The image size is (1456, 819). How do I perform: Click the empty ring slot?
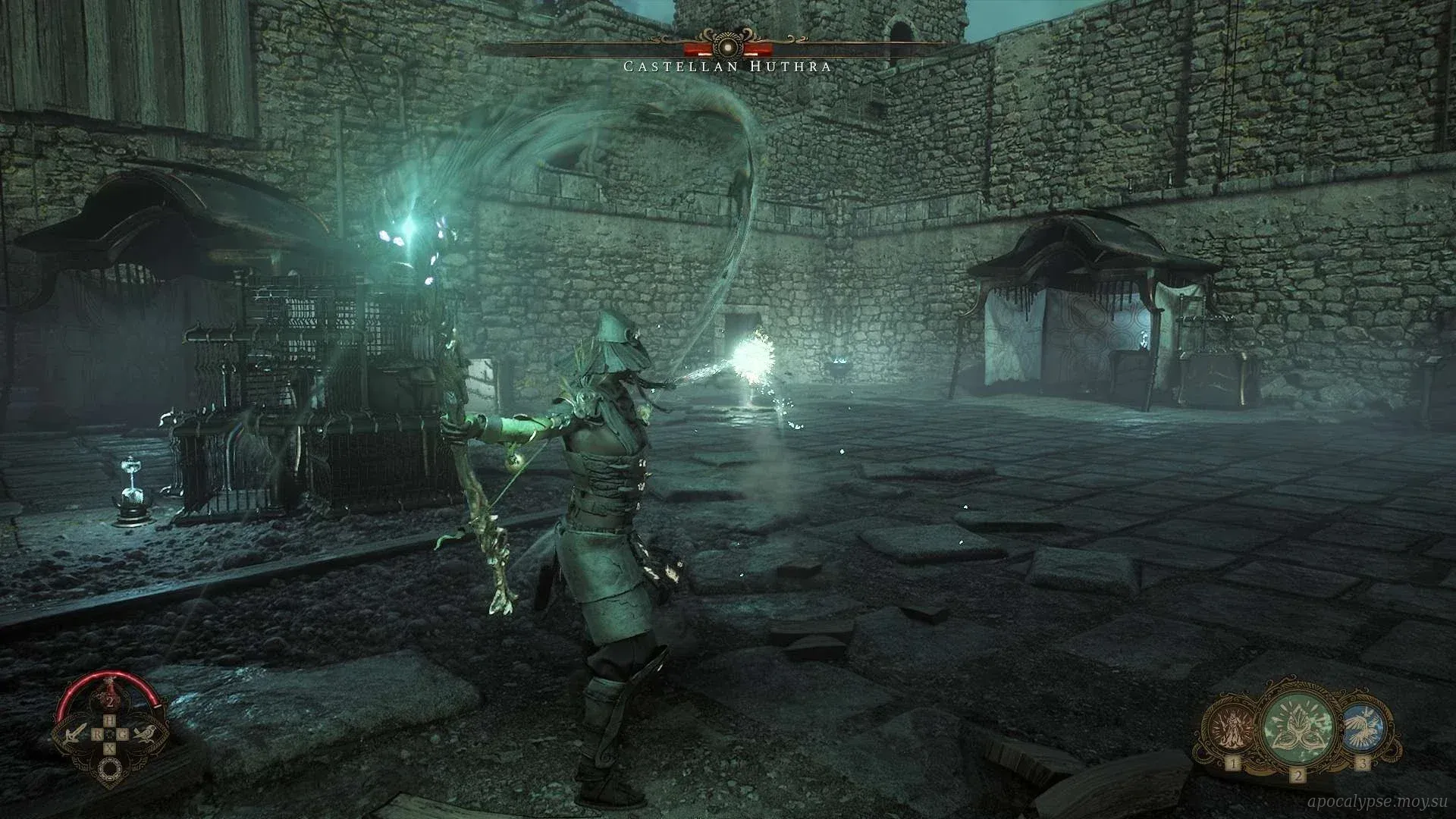pyautogui.click(x=110, y=770)
